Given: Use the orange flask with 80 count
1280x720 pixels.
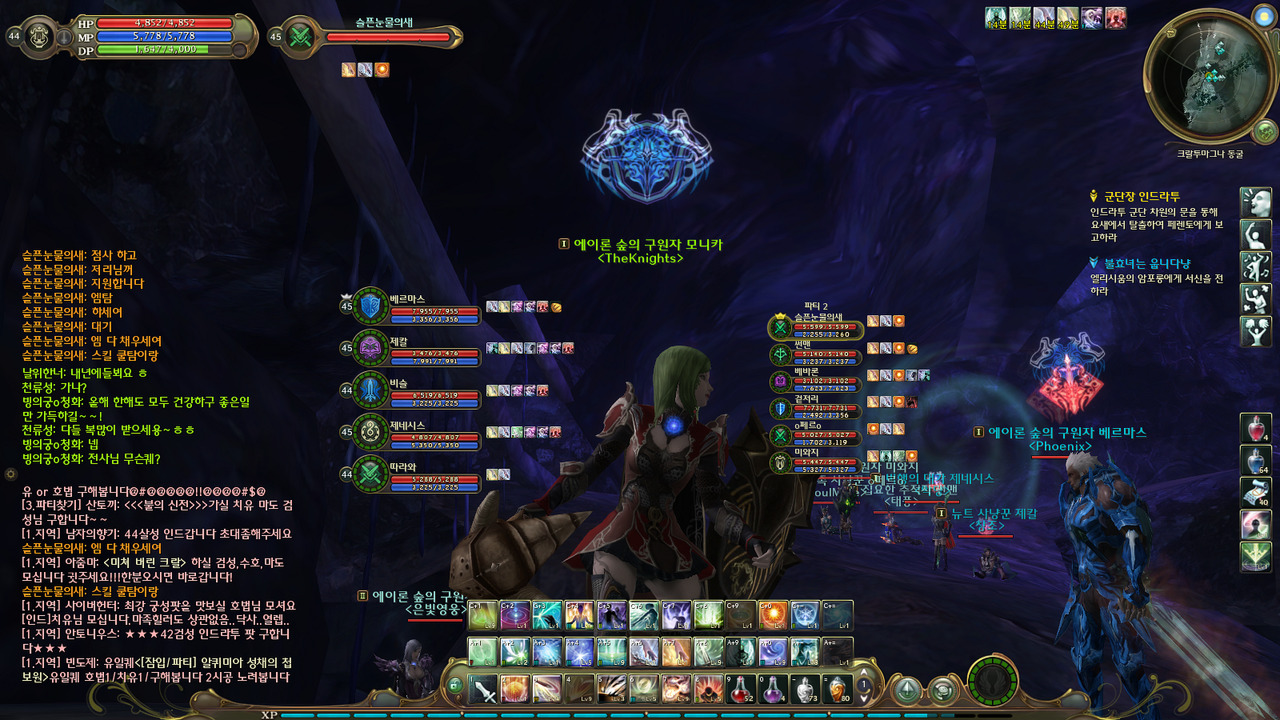Looking at the screenshot, I should pyautogui.click(x=837, y=688).
